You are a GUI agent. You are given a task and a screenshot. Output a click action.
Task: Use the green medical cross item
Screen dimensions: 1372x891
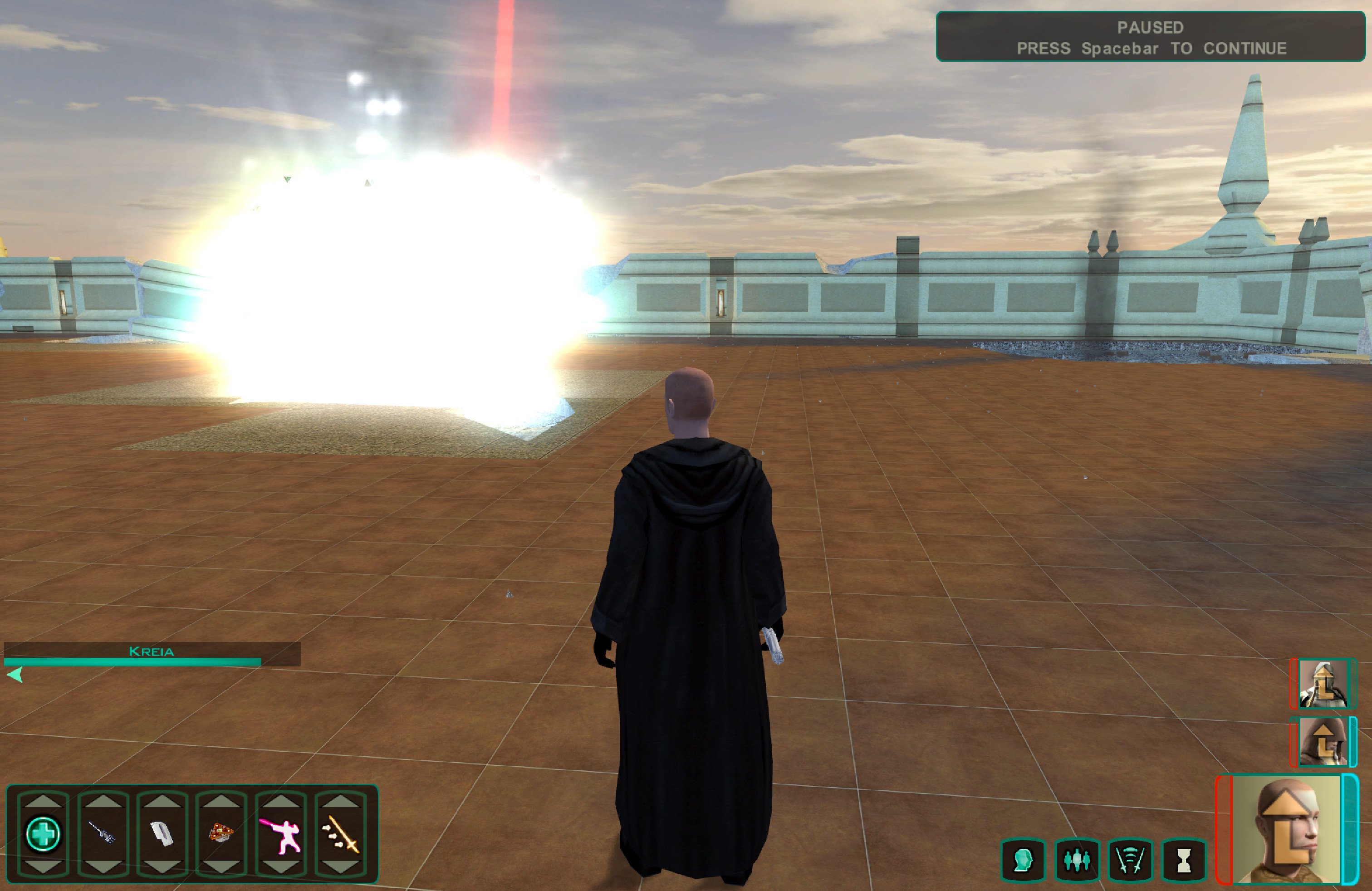tap(43, 833)
